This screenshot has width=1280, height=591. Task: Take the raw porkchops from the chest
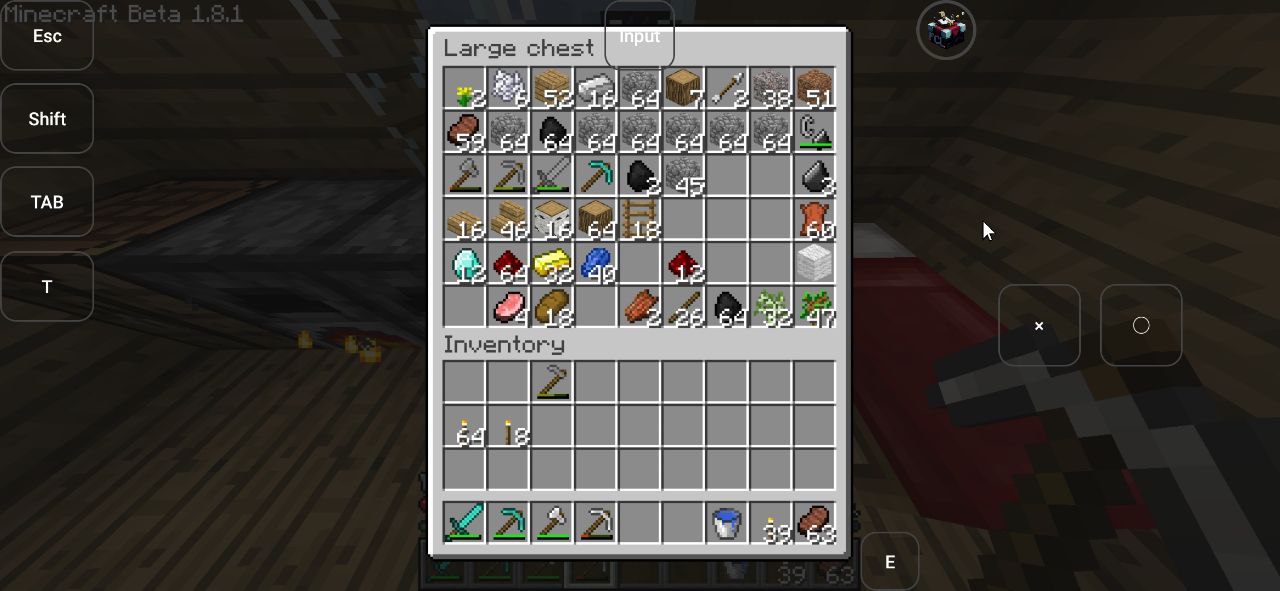tap(508, 306)
